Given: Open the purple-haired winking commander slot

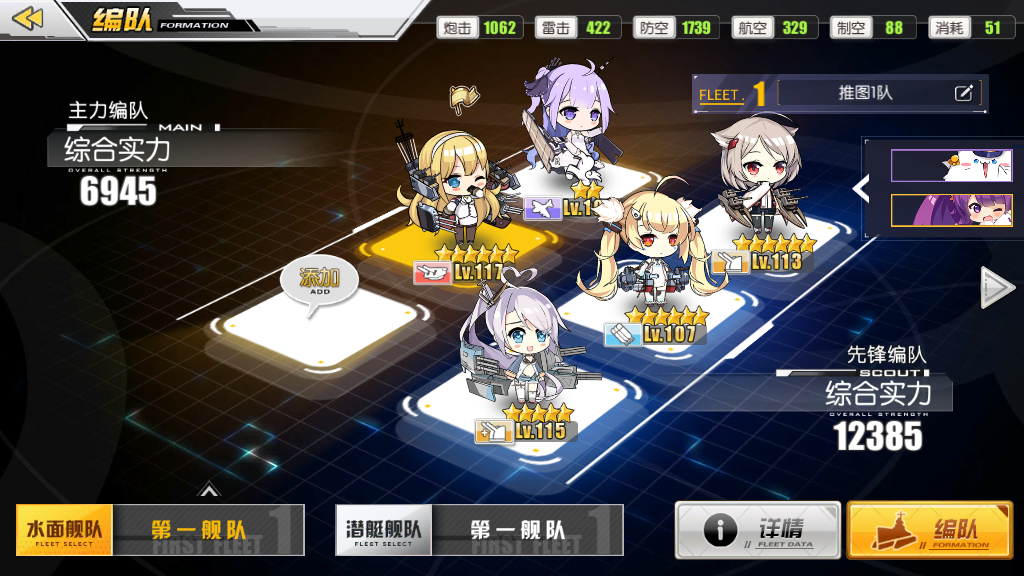Looking at the screenshot, I should tap(951, 210).
